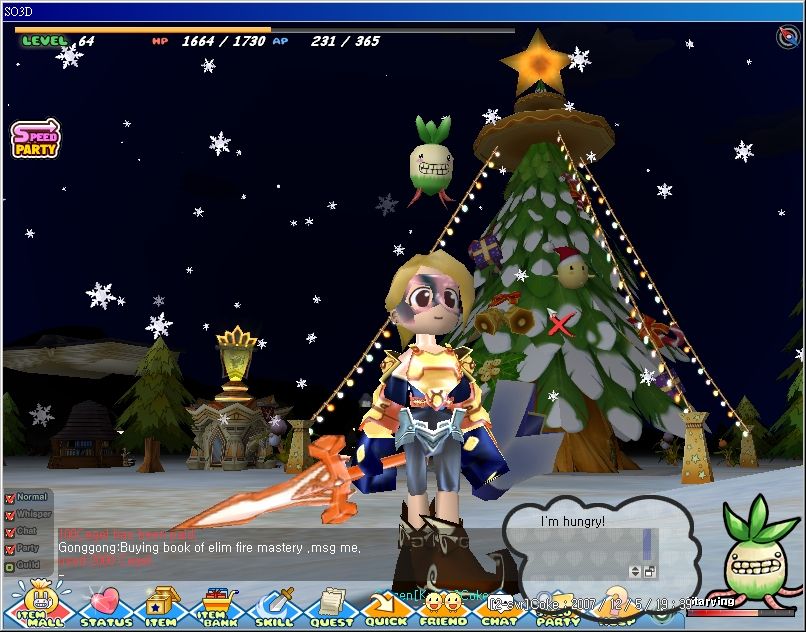The width and height of the screenshot is (806, 632).
Task: Toggle the Whisper chat filter
Action: [x=10, y=514]
